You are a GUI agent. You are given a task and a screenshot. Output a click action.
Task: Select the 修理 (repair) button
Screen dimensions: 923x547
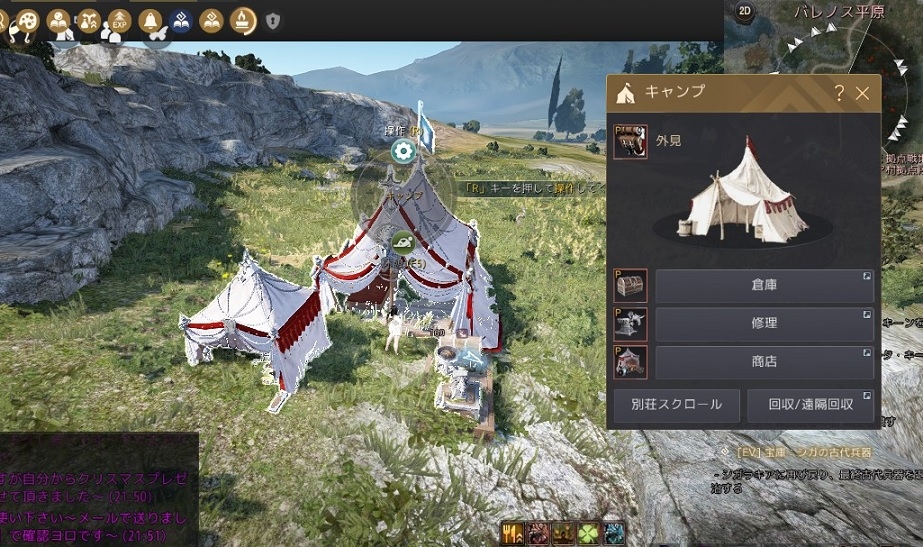click(764, 324)
